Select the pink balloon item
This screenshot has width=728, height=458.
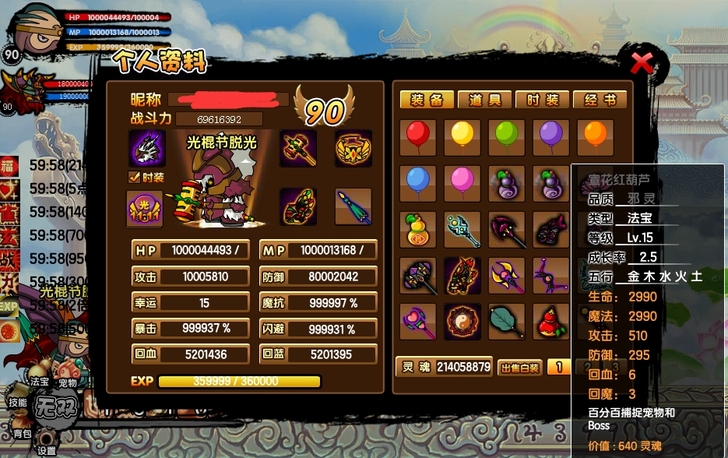coord(462,181)
